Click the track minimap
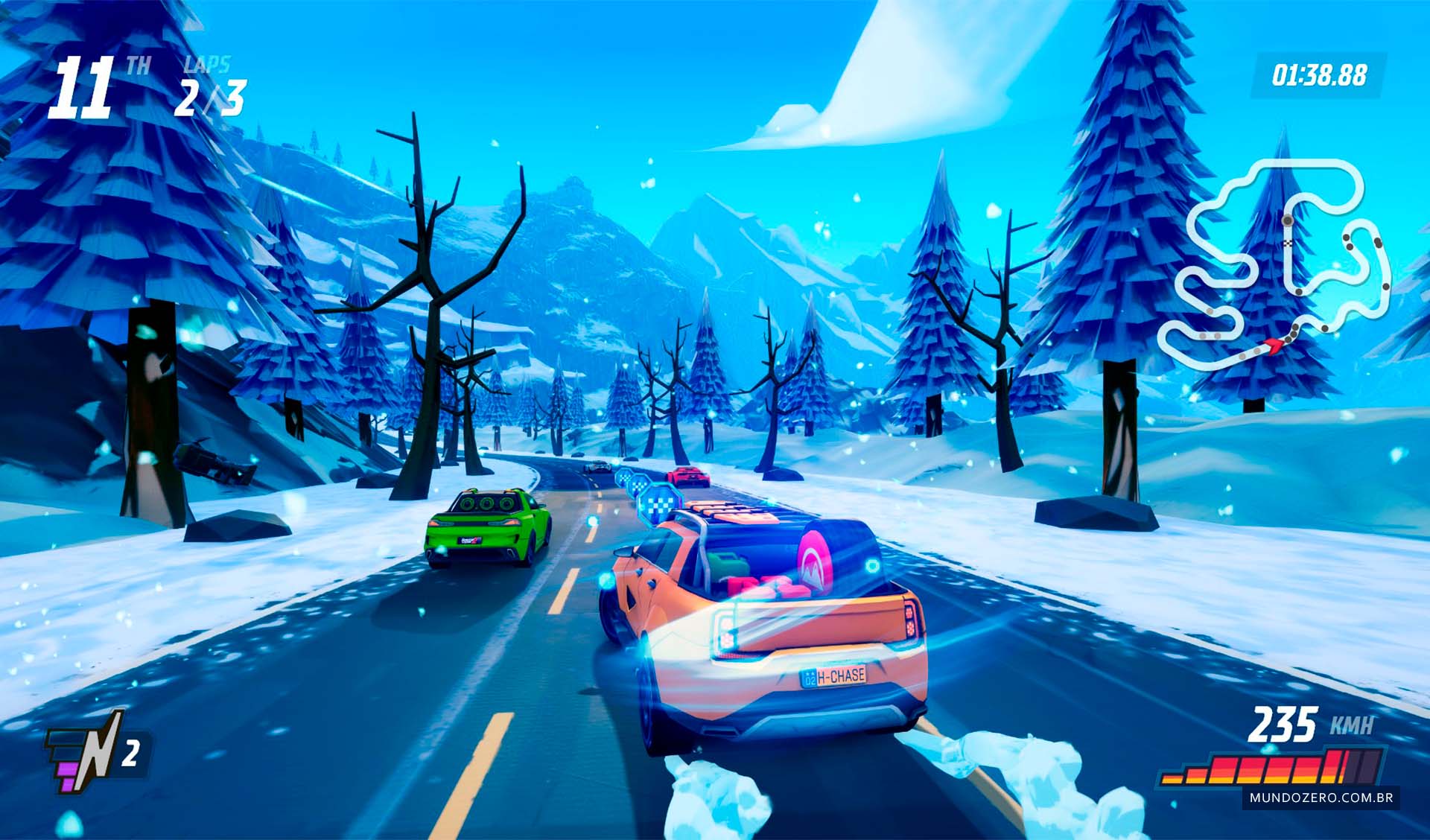 (1275, 264)
